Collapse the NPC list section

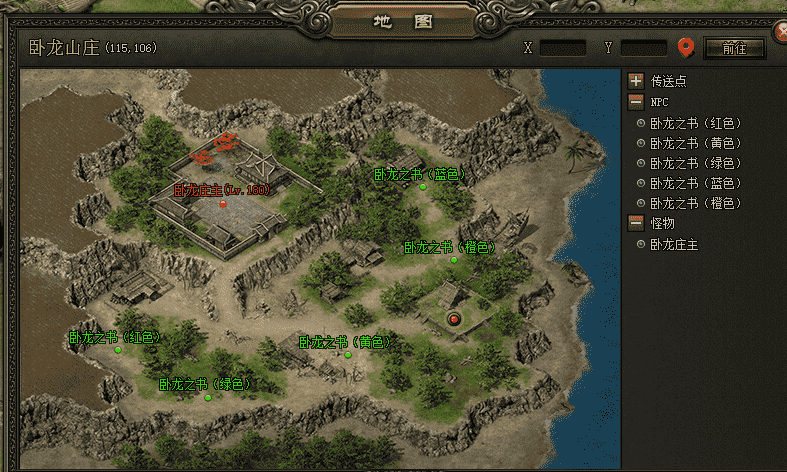(x=636, y=101)
